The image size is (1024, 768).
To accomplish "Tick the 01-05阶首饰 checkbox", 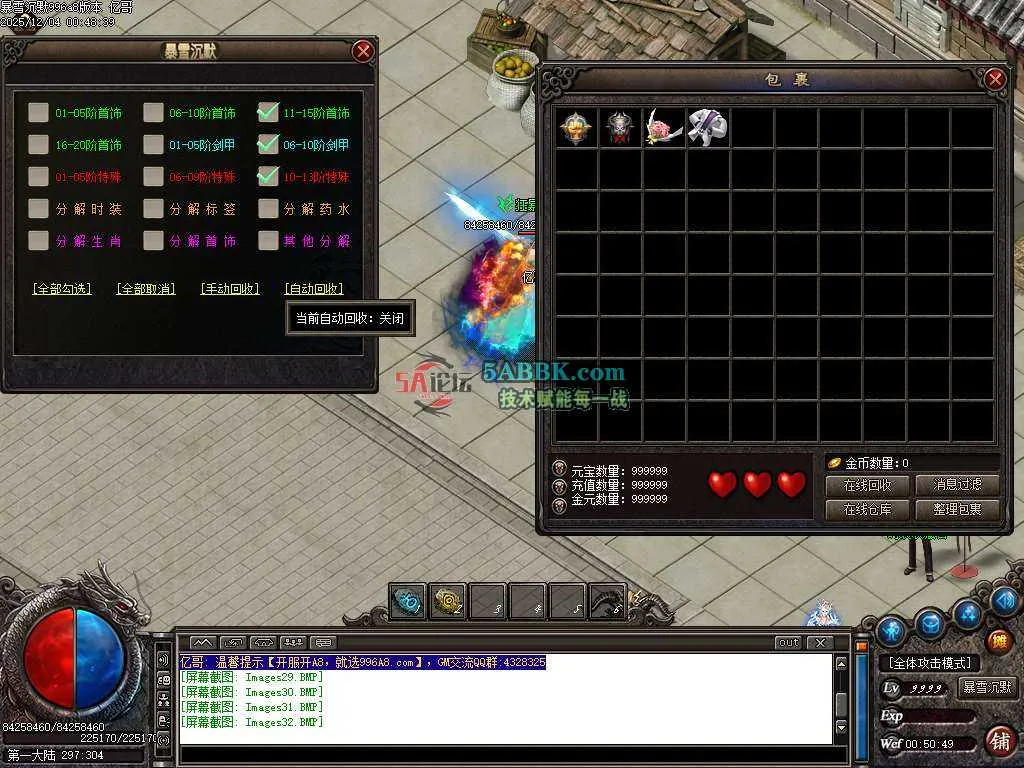I will [38, 113].
